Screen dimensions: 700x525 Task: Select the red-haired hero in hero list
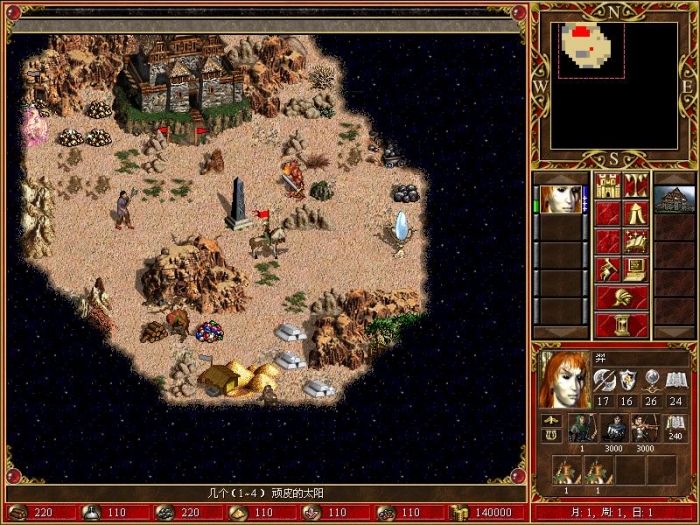(x=559, y=199)
